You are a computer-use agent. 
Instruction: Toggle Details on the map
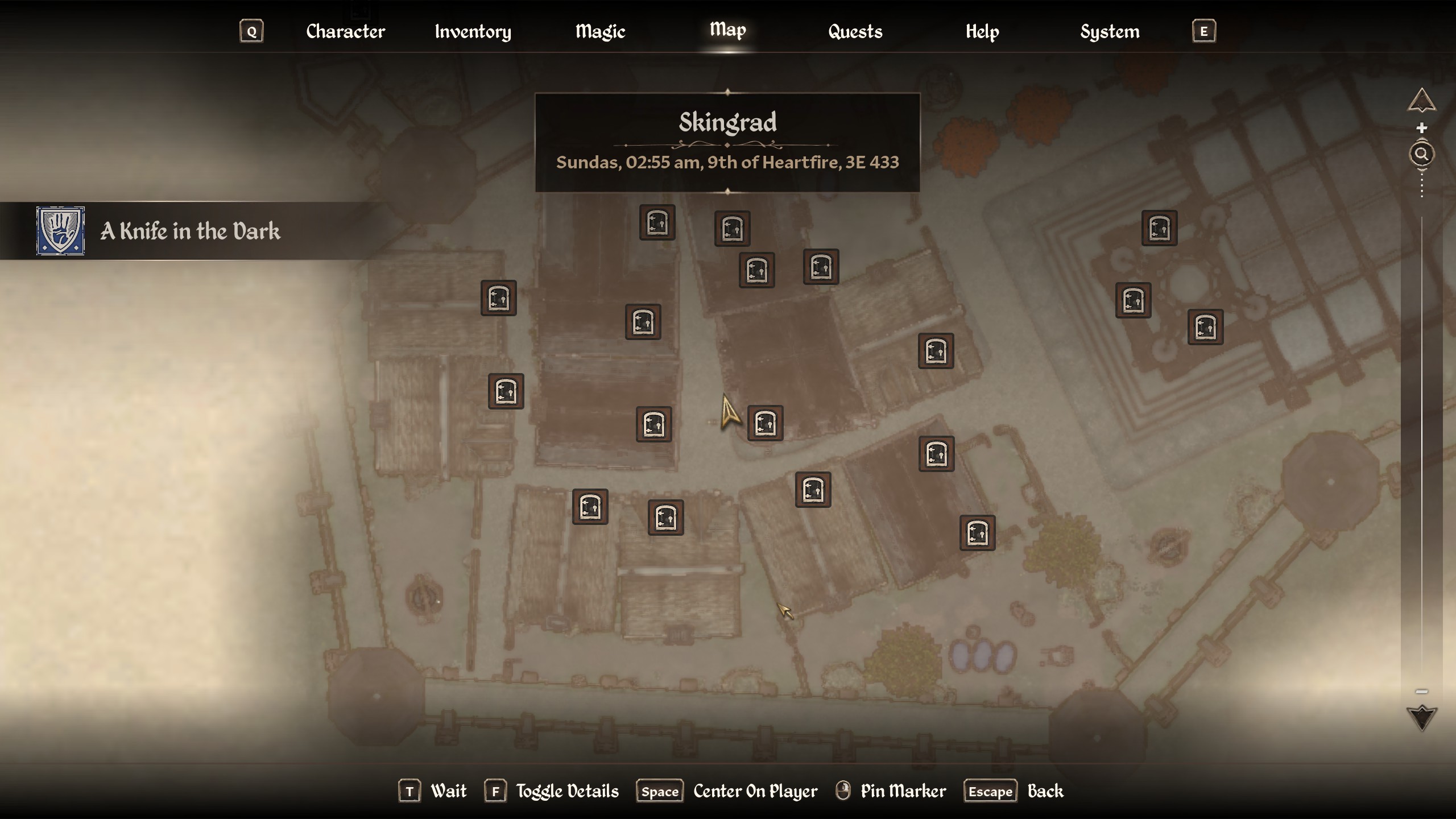point(566,791)
